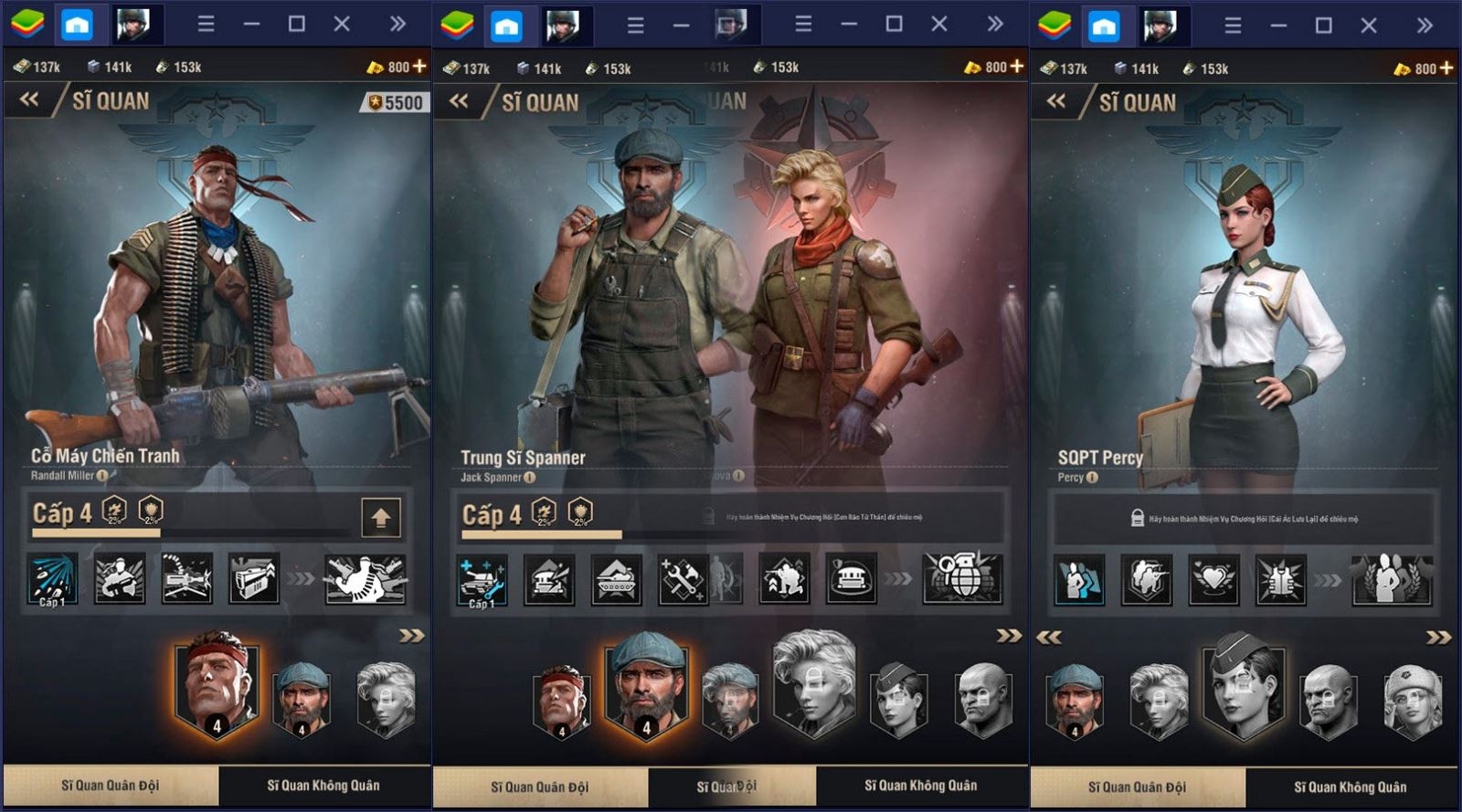
Task: Click the 5500 star badge
Action: [395, 101]
